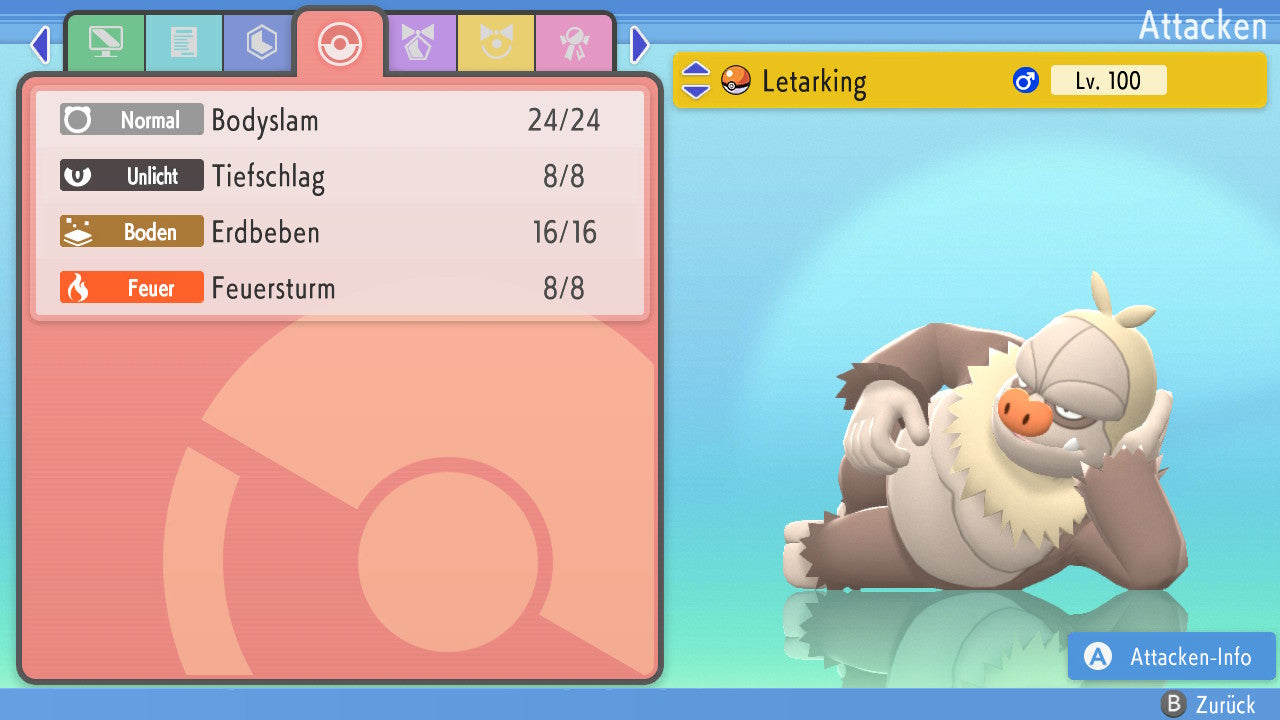Viewport: 1280px width, 720px height.
Task: Switch to the yellow tab
Action: coord(496,43)
